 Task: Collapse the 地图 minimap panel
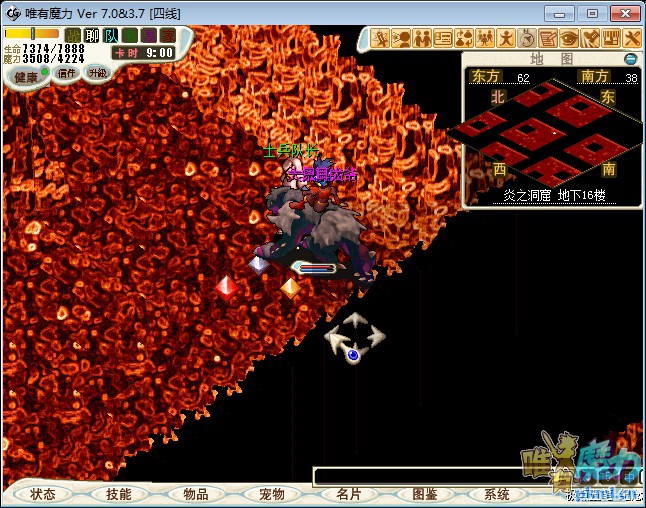click(x=630, y=59)
